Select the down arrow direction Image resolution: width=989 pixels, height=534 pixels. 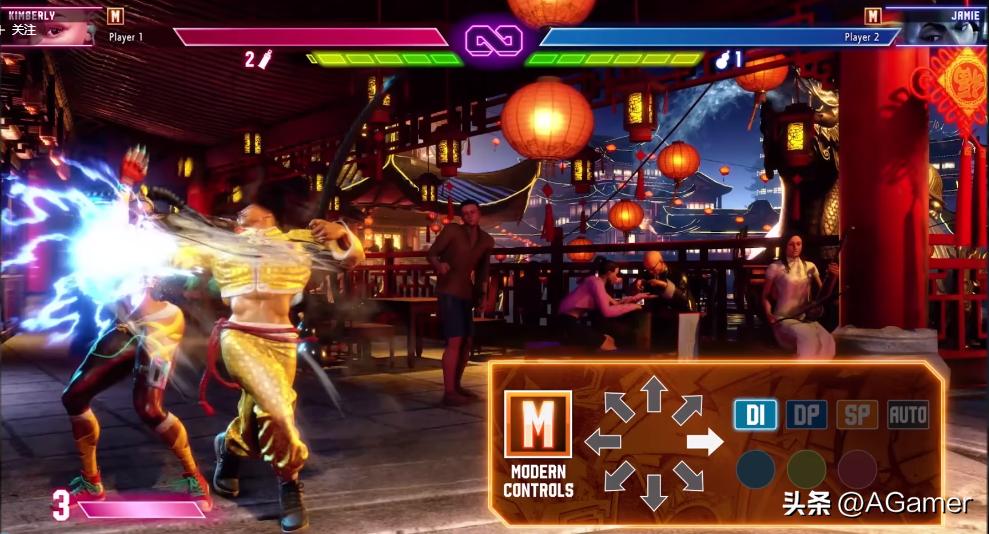[653, 490]
